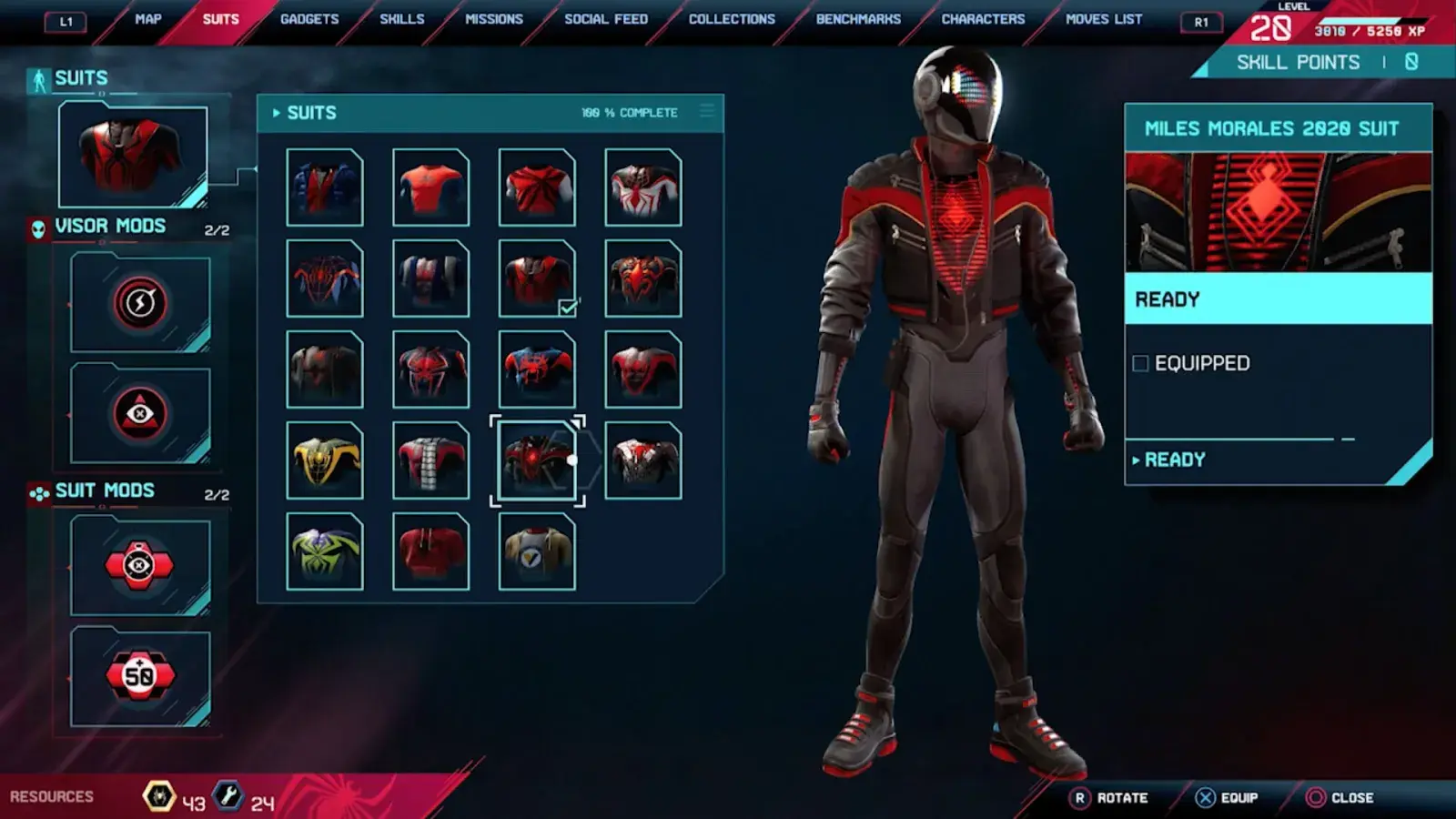The width and height of the screenshot is (1456, 819).
Task: Switch to the Map tab
Action: point(147,19)
